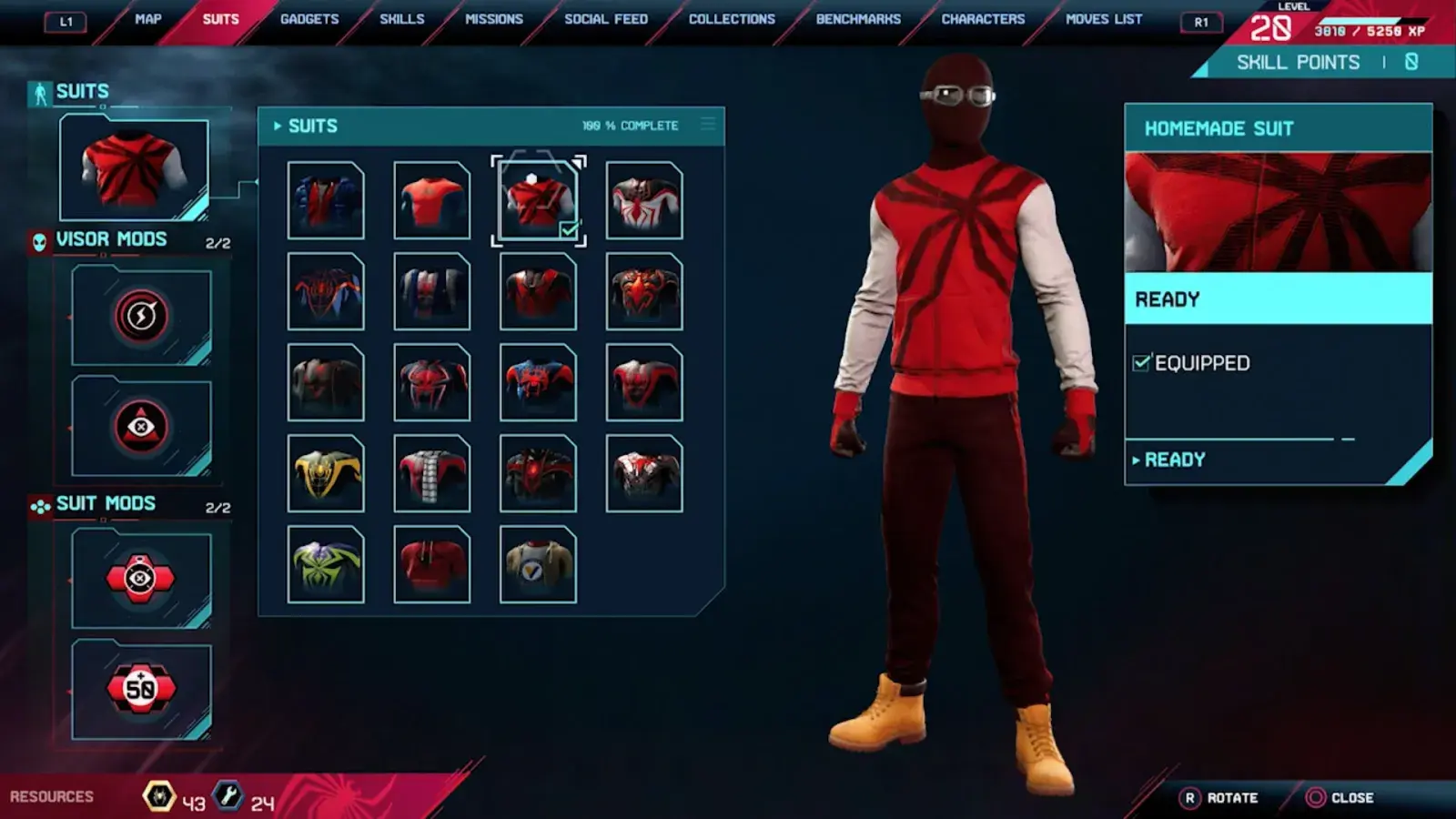Pick the tan jacket suit with checkmark badge
Screen dimensions: 1456x819
(x=538, y=565)
